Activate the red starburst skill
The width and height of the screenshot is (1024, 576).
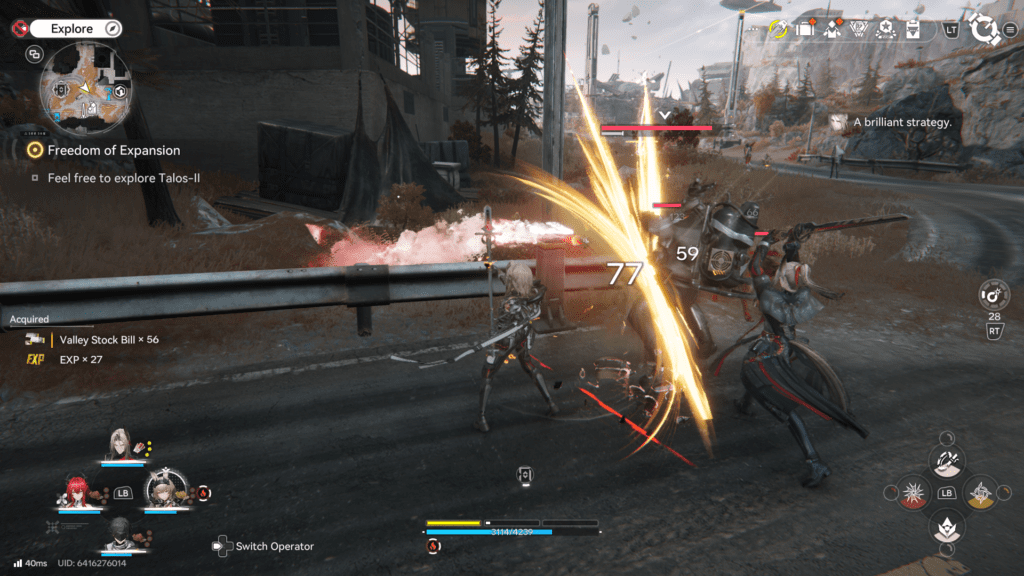tap(912, 493)
